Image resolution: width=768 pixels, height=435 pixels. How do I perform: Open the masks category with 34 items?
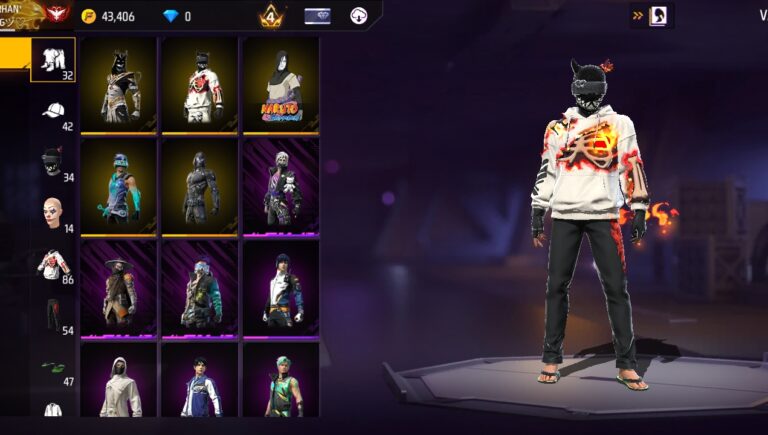coord(53,163)
